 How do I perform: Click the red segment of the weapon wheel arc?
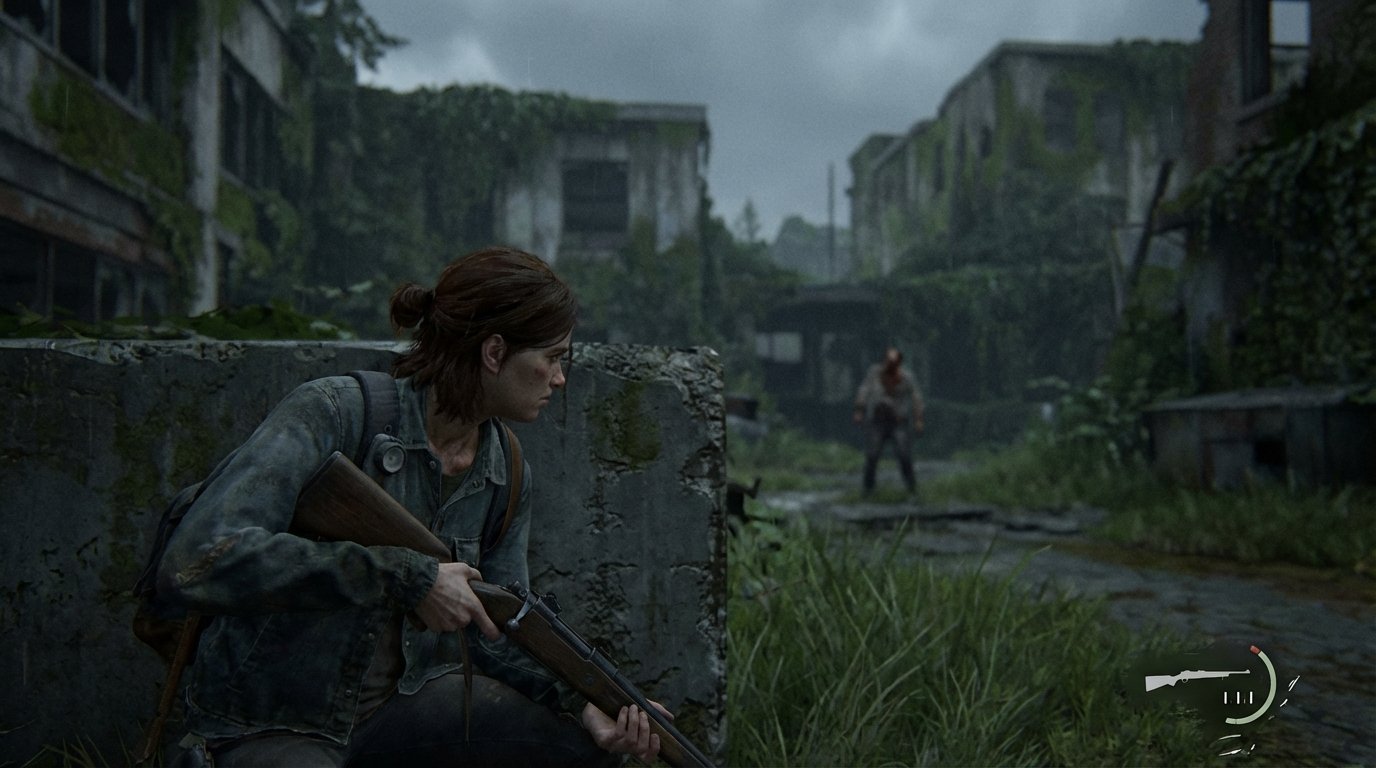(x=1255, y=650)
